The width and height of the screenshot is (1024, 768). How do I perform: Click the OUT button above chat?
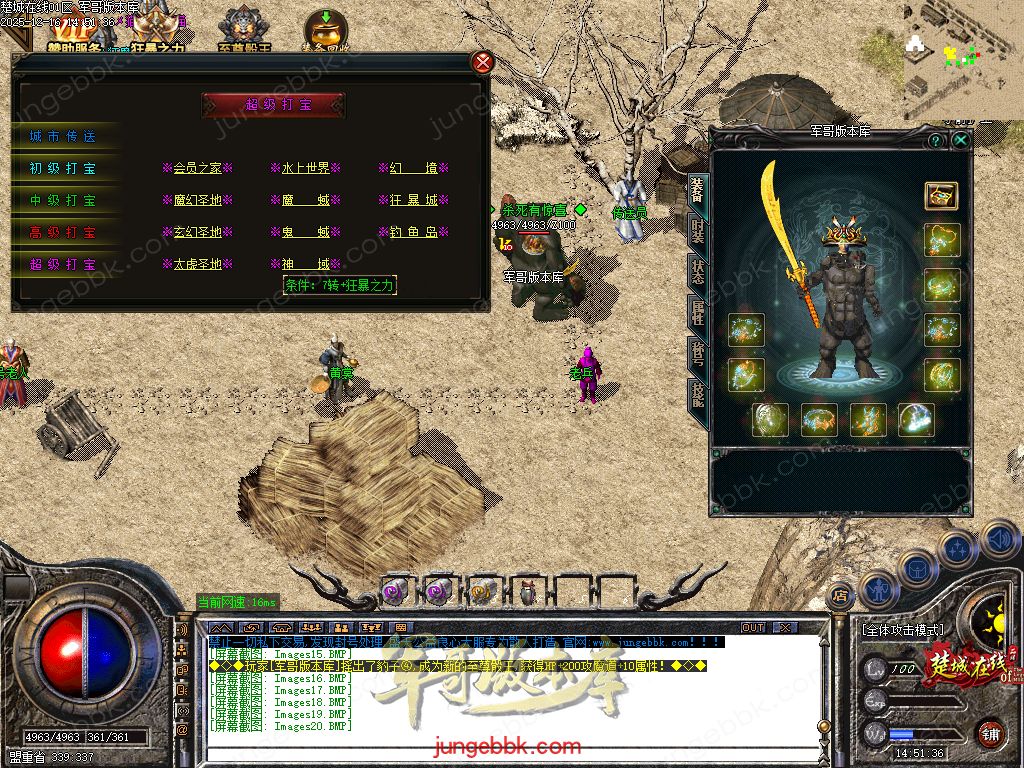coord(752,628)
